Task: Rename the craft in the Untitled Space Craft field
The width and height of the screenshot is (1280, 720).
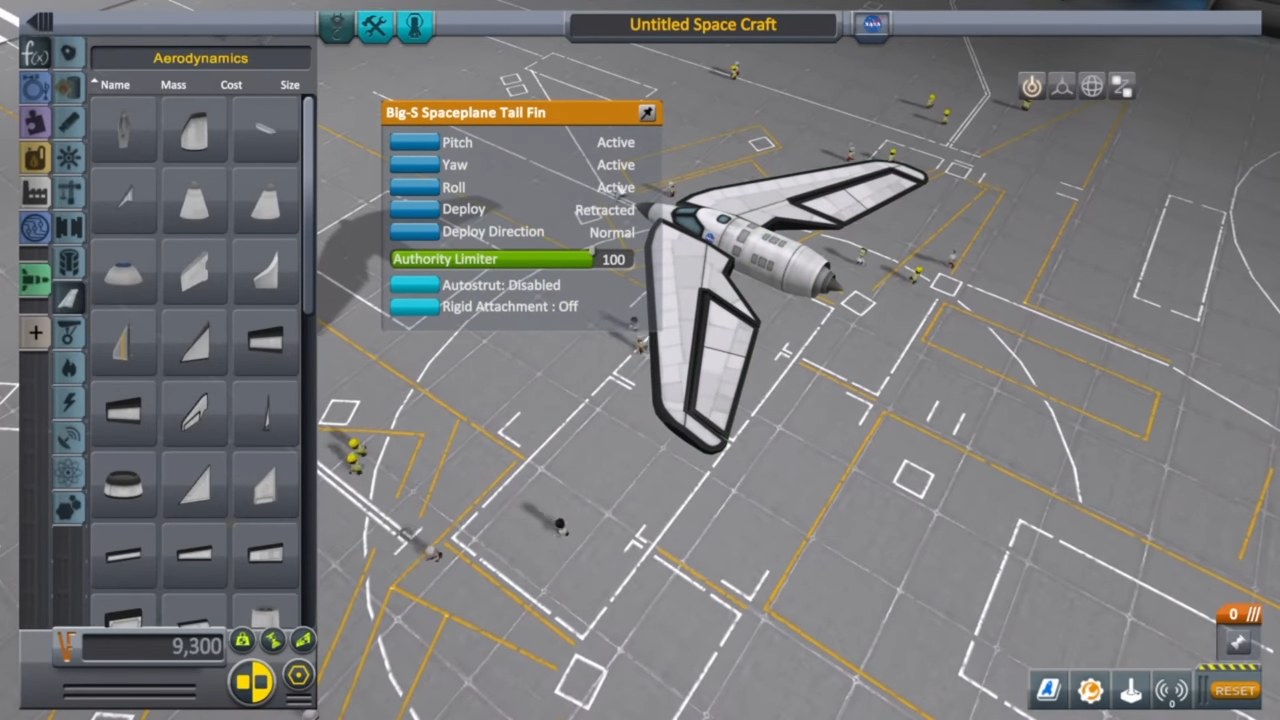Action: 703,24
